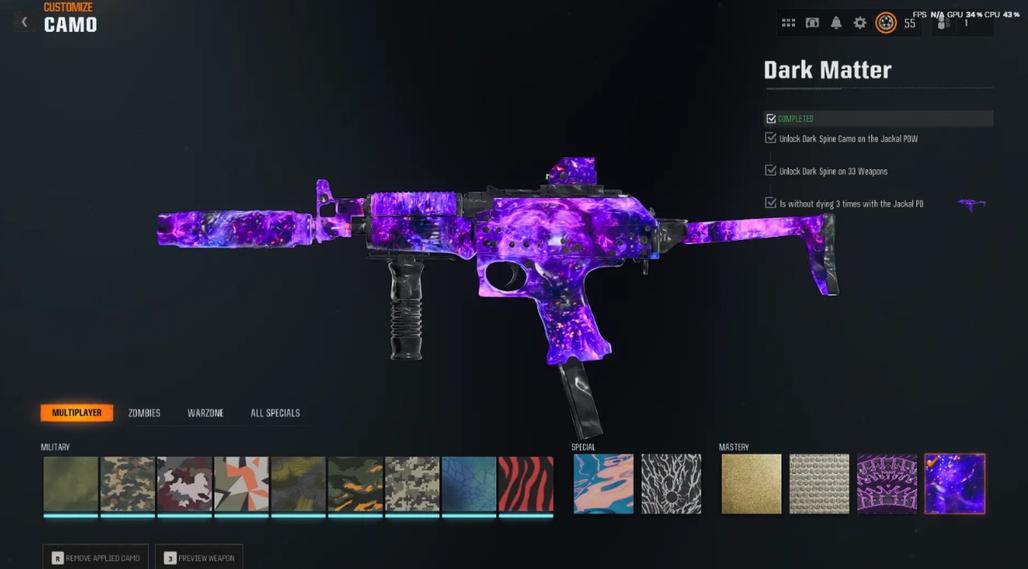Click the Preview Weapon button
Screen dimensions: 1028x569
199,557
